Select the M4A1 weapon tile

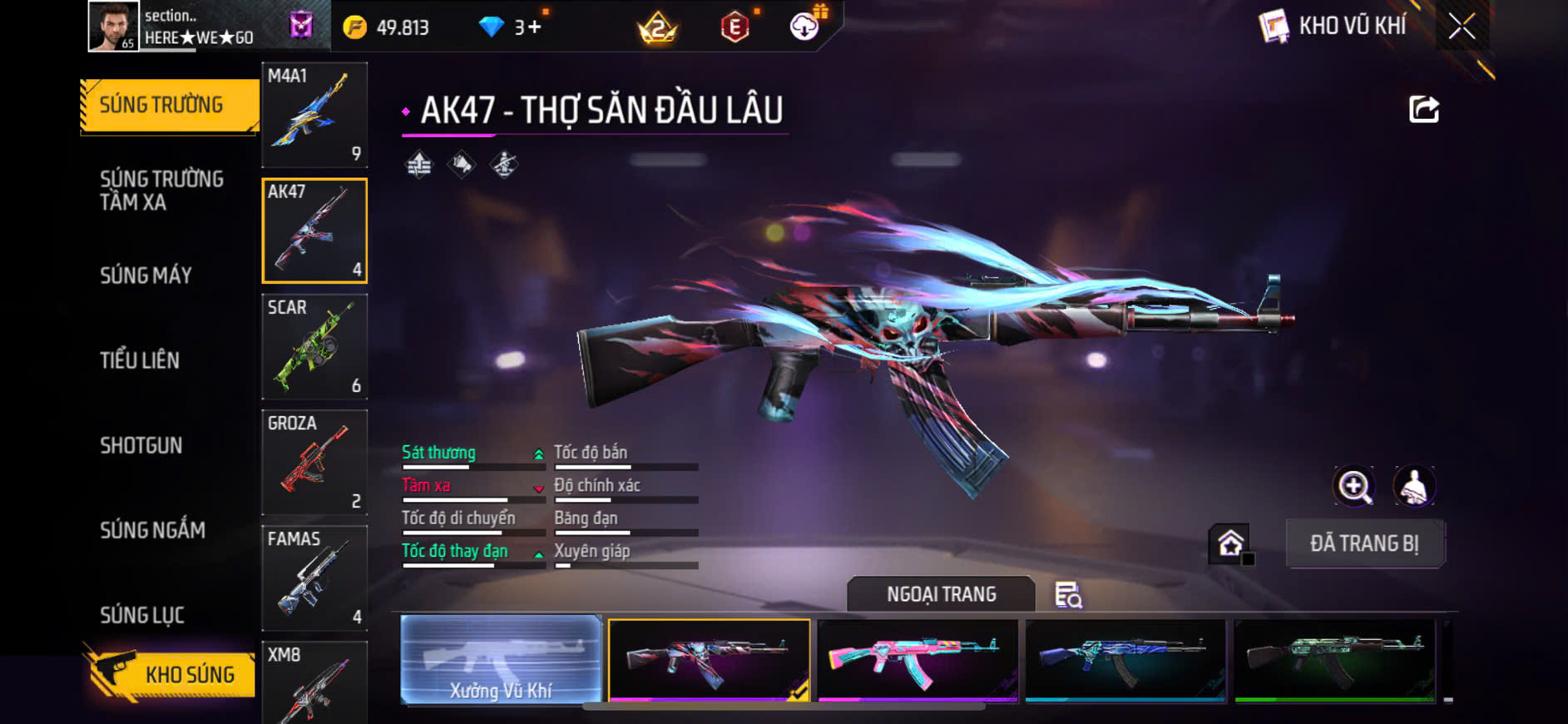[314, 115]
